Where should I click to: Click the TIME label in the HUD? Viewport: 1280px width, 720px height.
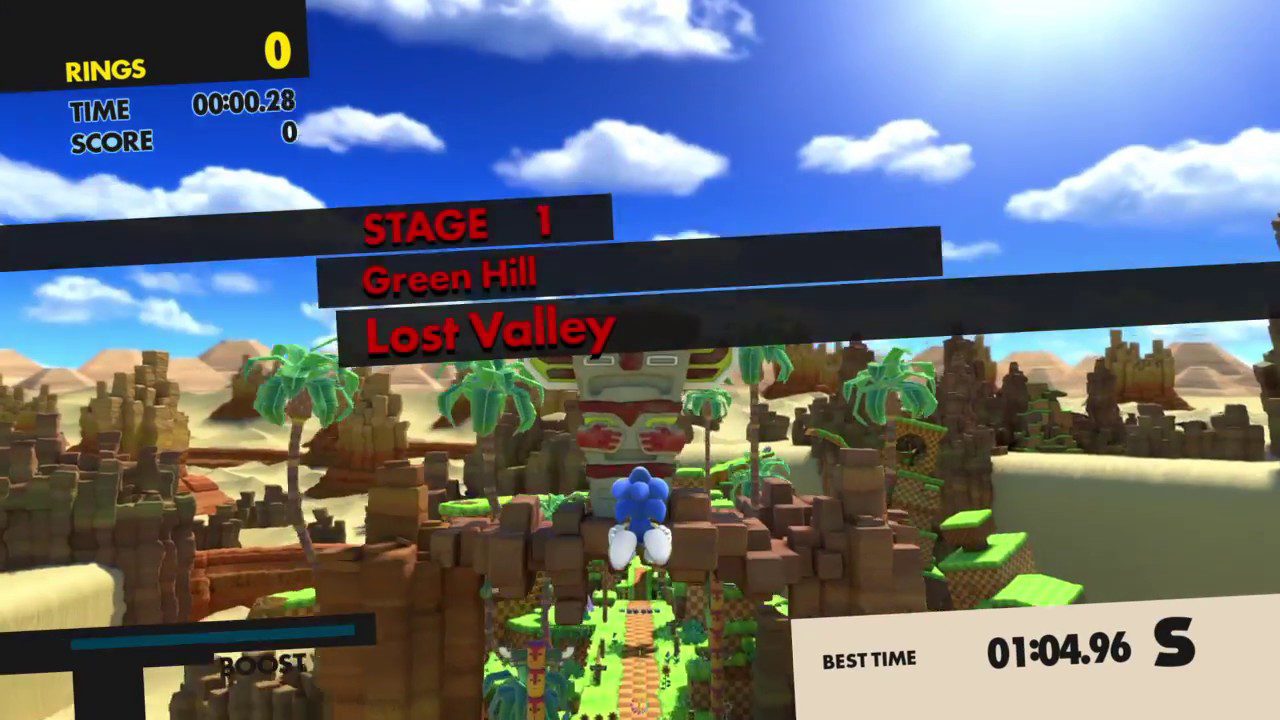pos(98,110)
